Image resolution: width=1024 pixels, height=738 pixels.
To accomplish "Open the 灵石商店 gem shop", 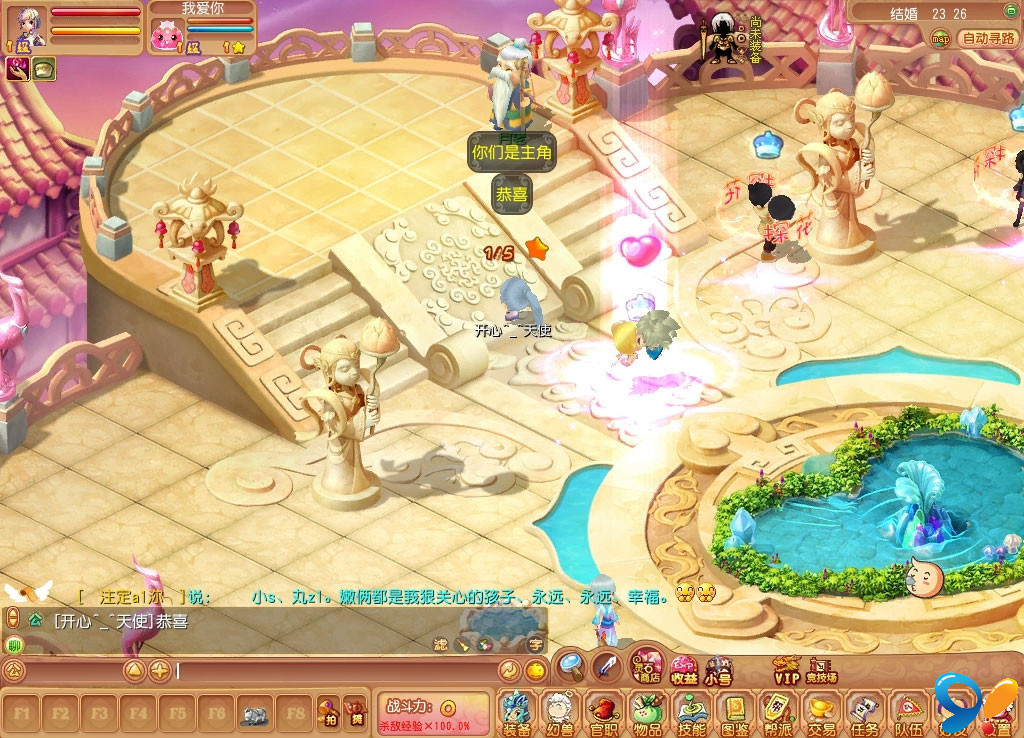I will (x=646, y=666).
